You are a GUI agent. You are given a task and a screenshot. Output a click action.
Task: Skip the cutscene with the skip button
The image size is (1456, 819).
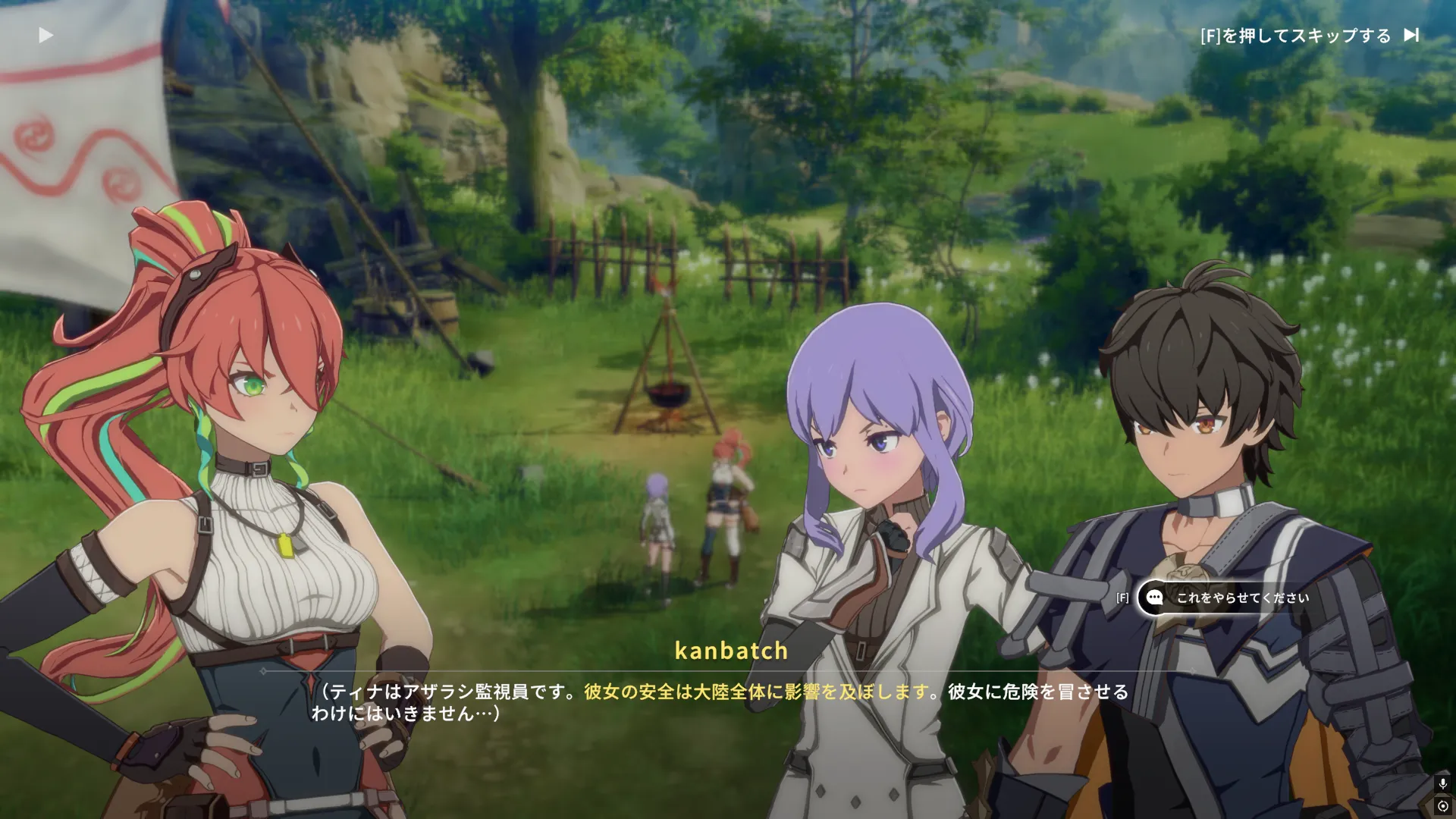1410,35
